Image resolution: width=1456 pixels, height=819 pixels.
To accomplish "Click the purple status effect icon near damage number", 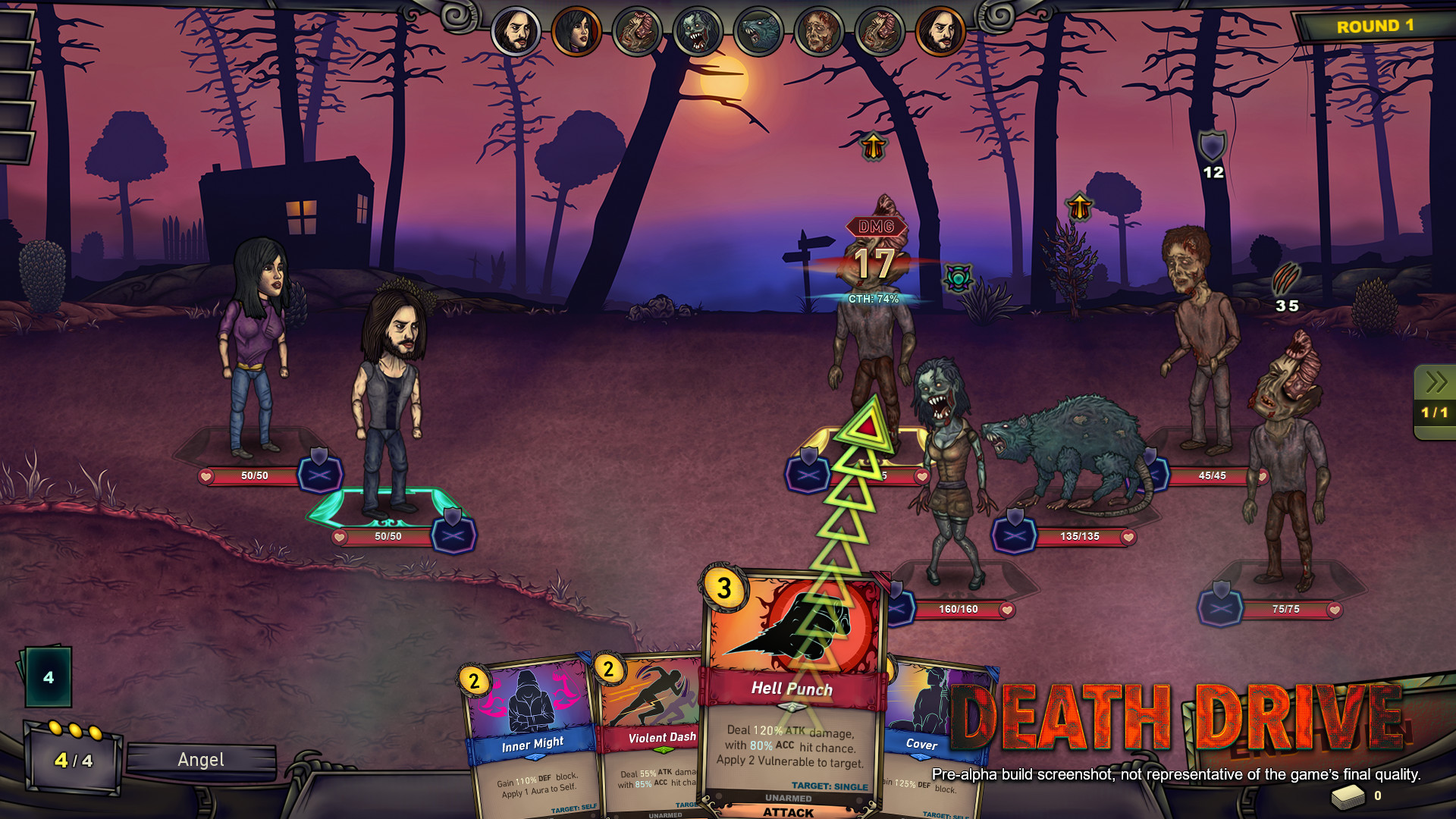I will (x=959, y=278).
